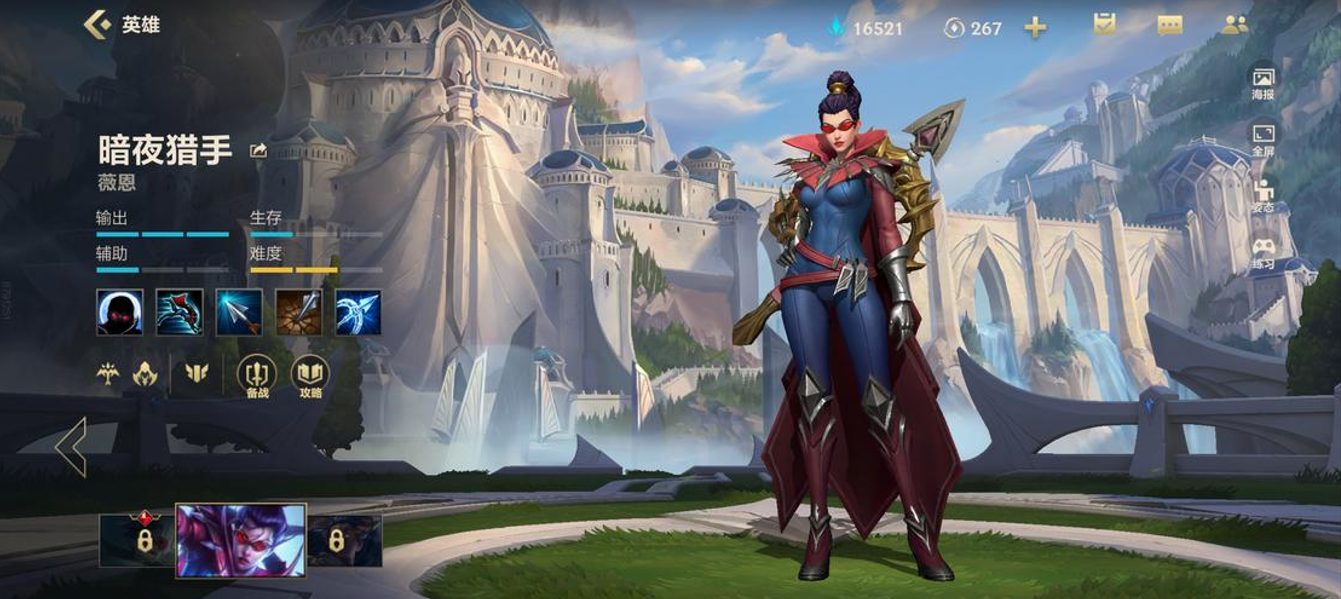Click the hooded assassin role icon
This screenshot has width=1341, height=599.
click(x=145, y=374)
